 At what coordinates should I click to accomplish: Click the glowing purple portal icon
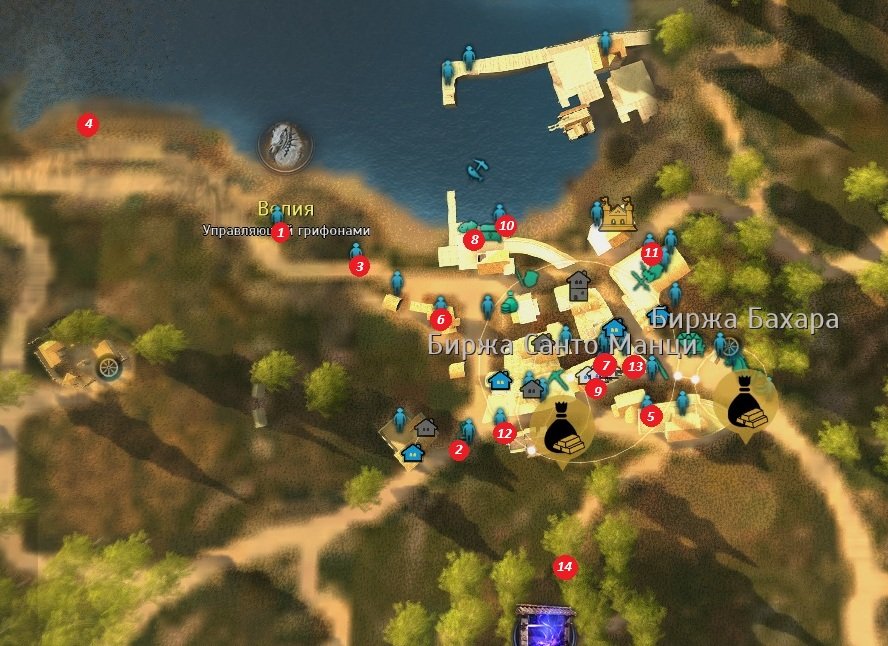pos(544,628)
